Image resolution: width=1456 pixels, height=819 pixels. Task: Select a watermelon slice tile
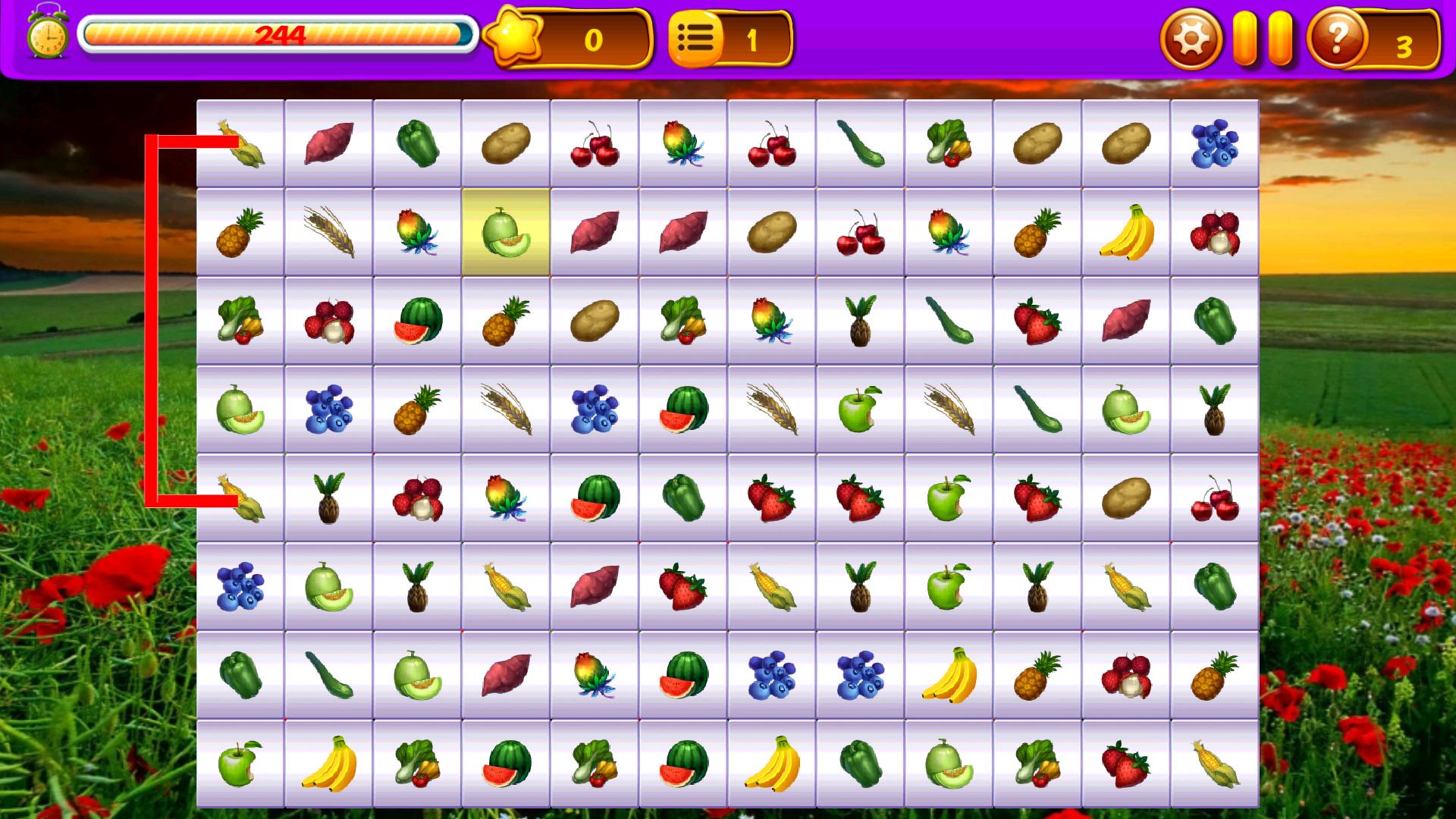[416, 320]
